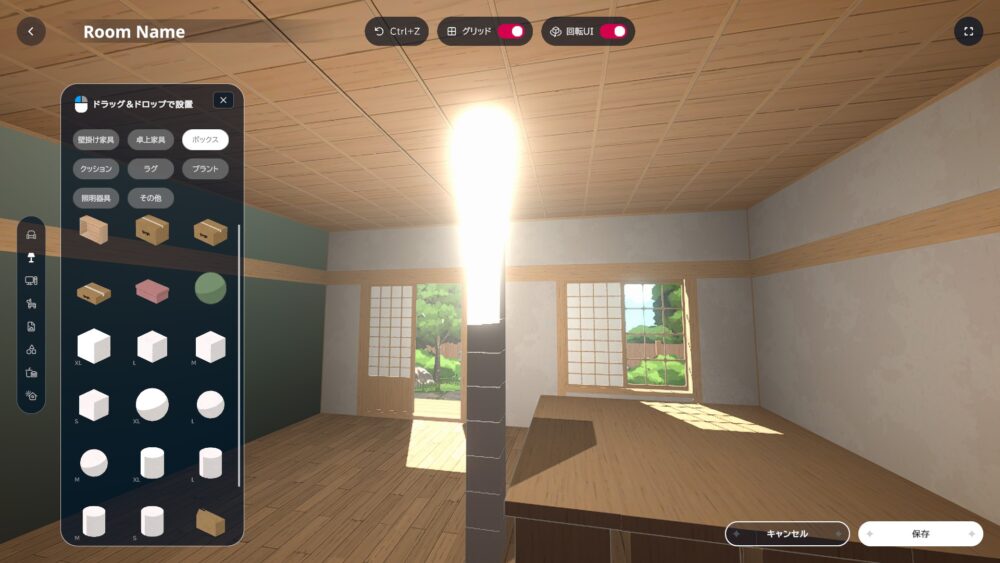Switch to the 卓上家具 category
The width and height of the screenshot is (1000, 563).
coord(150,140)
